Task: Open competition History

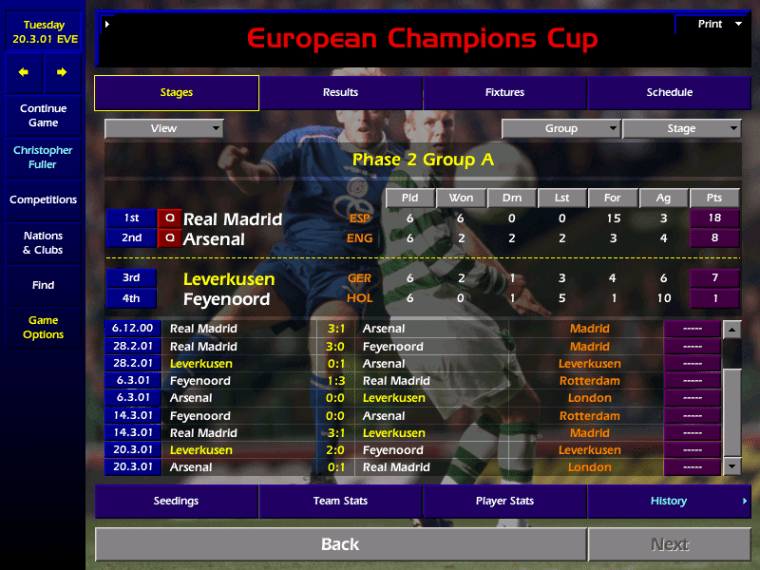Action: click(x=669, y=501)
